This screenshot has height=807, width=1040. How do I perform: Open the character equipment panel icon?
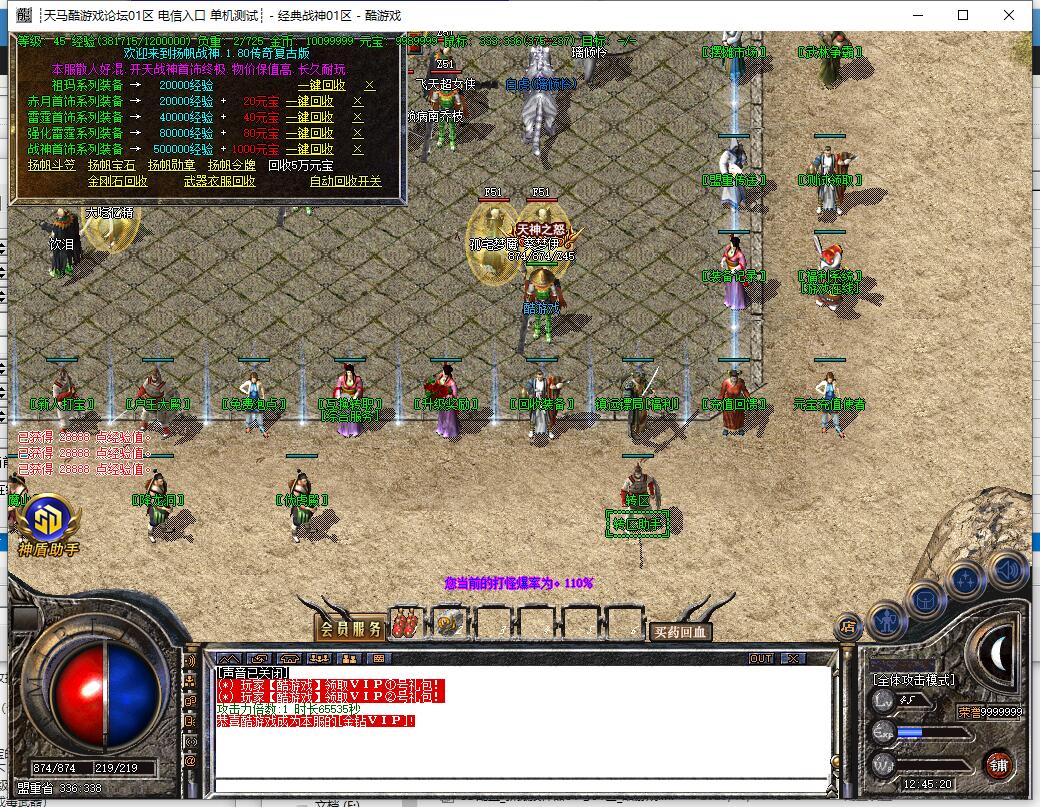[x=888, y=620]
